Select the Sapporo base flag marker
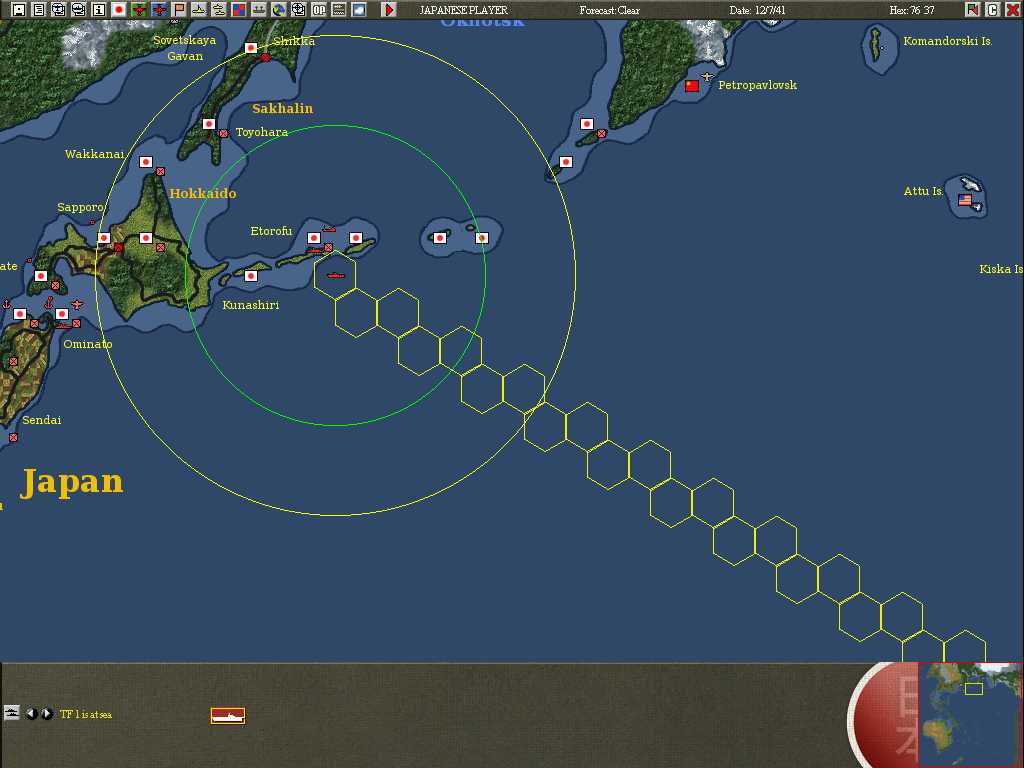1024x768 pixels. tap(104, 238)
